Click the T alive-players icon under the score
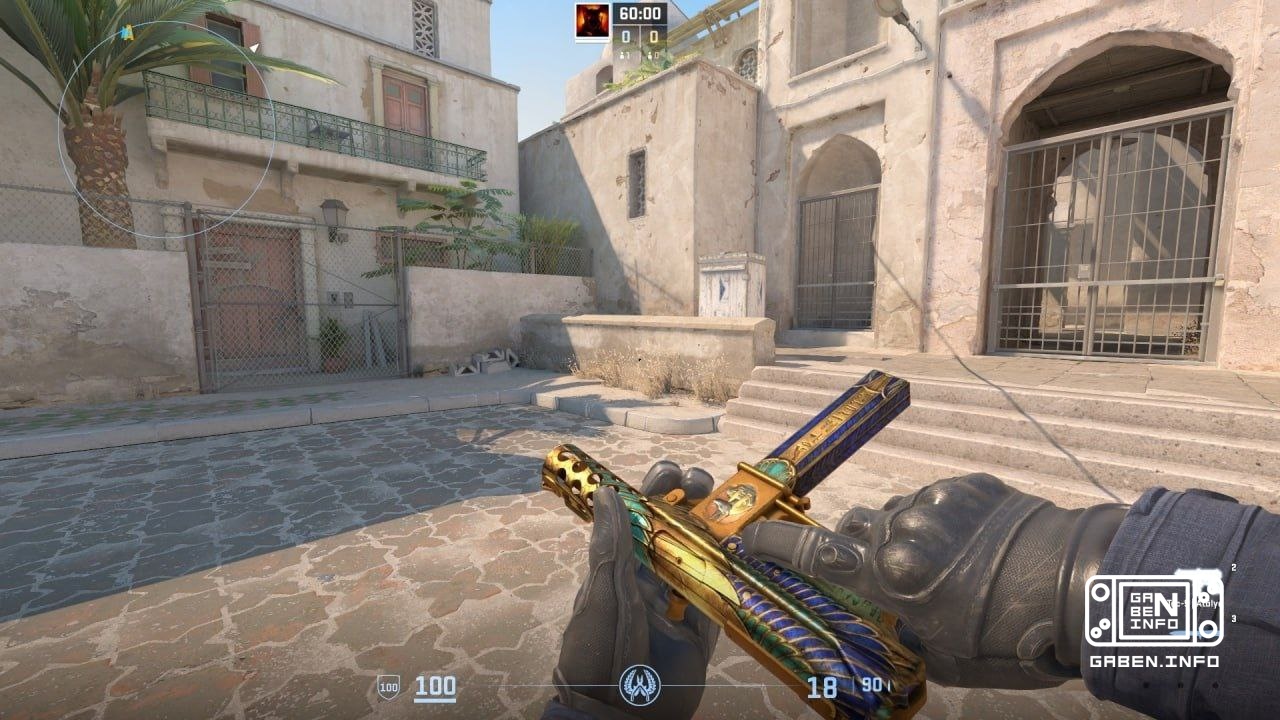The width and height of the screenshot is (1280, 720). [650, 55]
